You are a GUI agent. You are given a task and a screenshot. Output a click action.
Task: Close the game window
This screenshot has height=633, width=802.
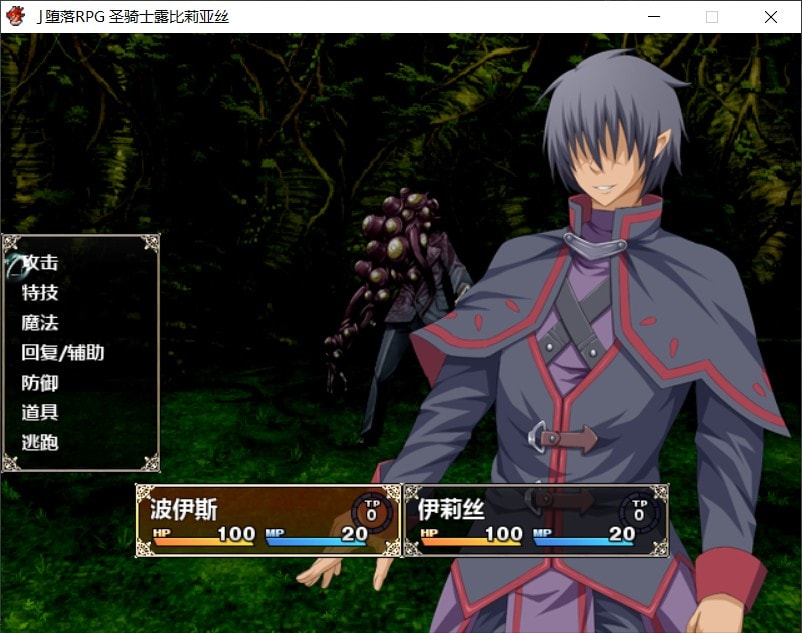[770, 17]
